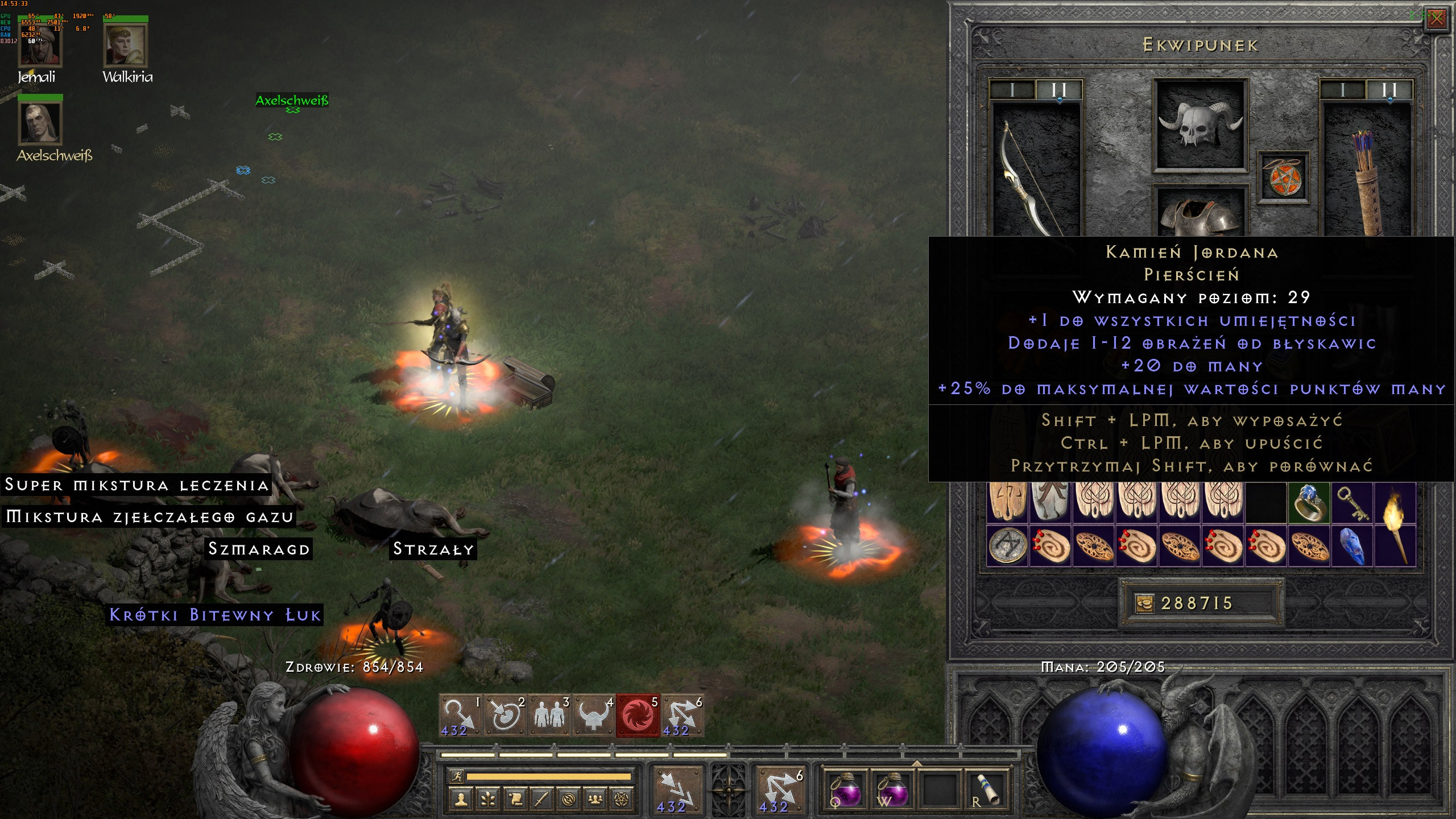Pick up the burning torch item
This screenshot has width=1456, height=819.
point(1395,523)
